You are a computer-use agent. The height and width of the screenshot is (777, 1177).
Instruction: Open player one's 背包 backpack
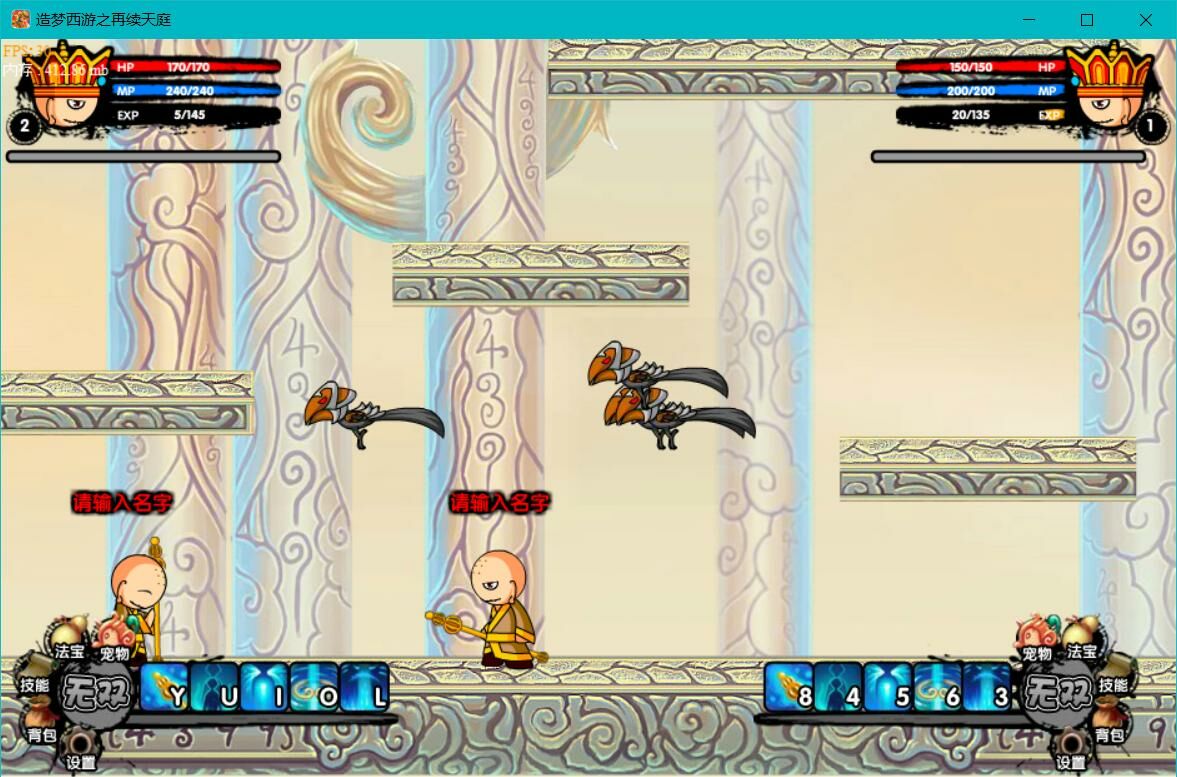(x=40, y=724)
